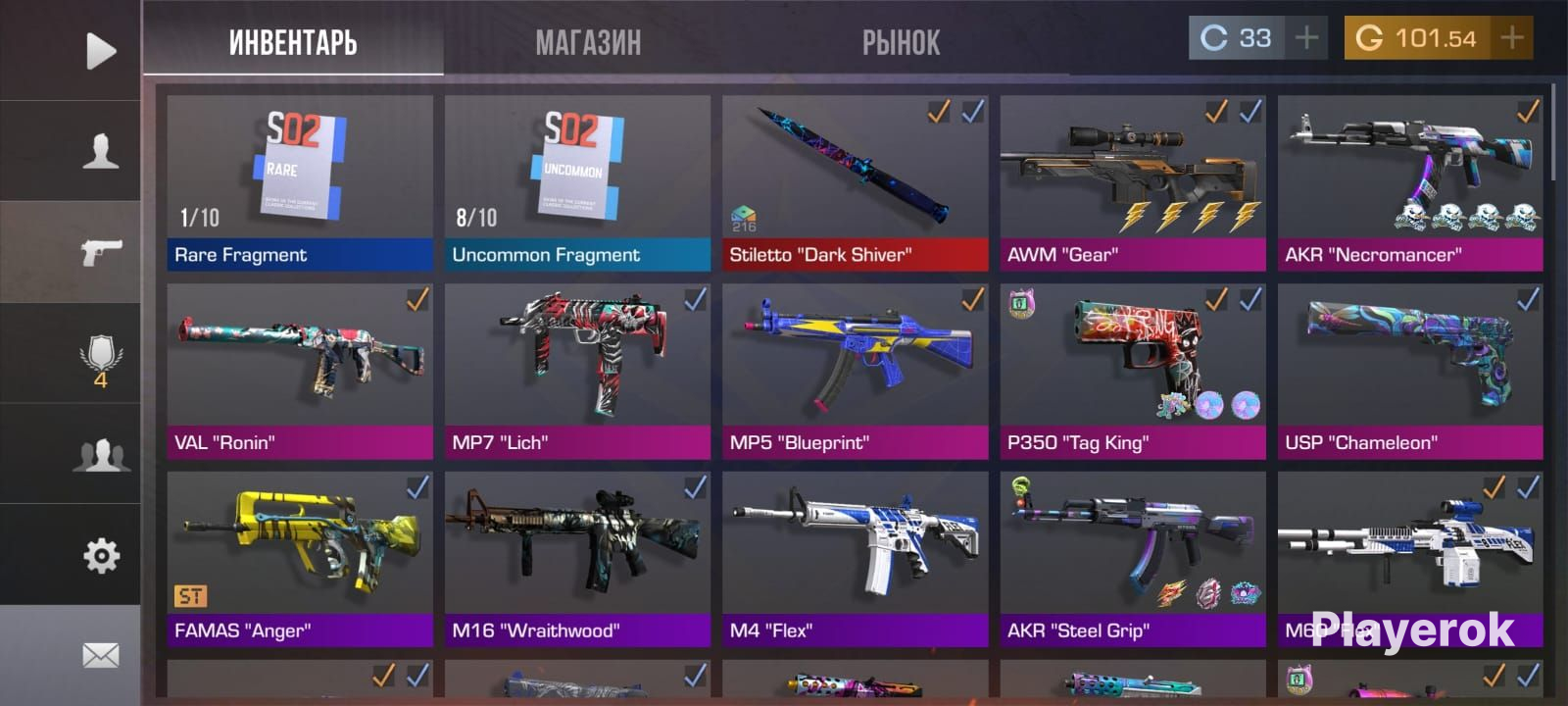Screen dimensions: 1568x706
Task: Check the mail envelope icon
Action: tap(100, 655)
